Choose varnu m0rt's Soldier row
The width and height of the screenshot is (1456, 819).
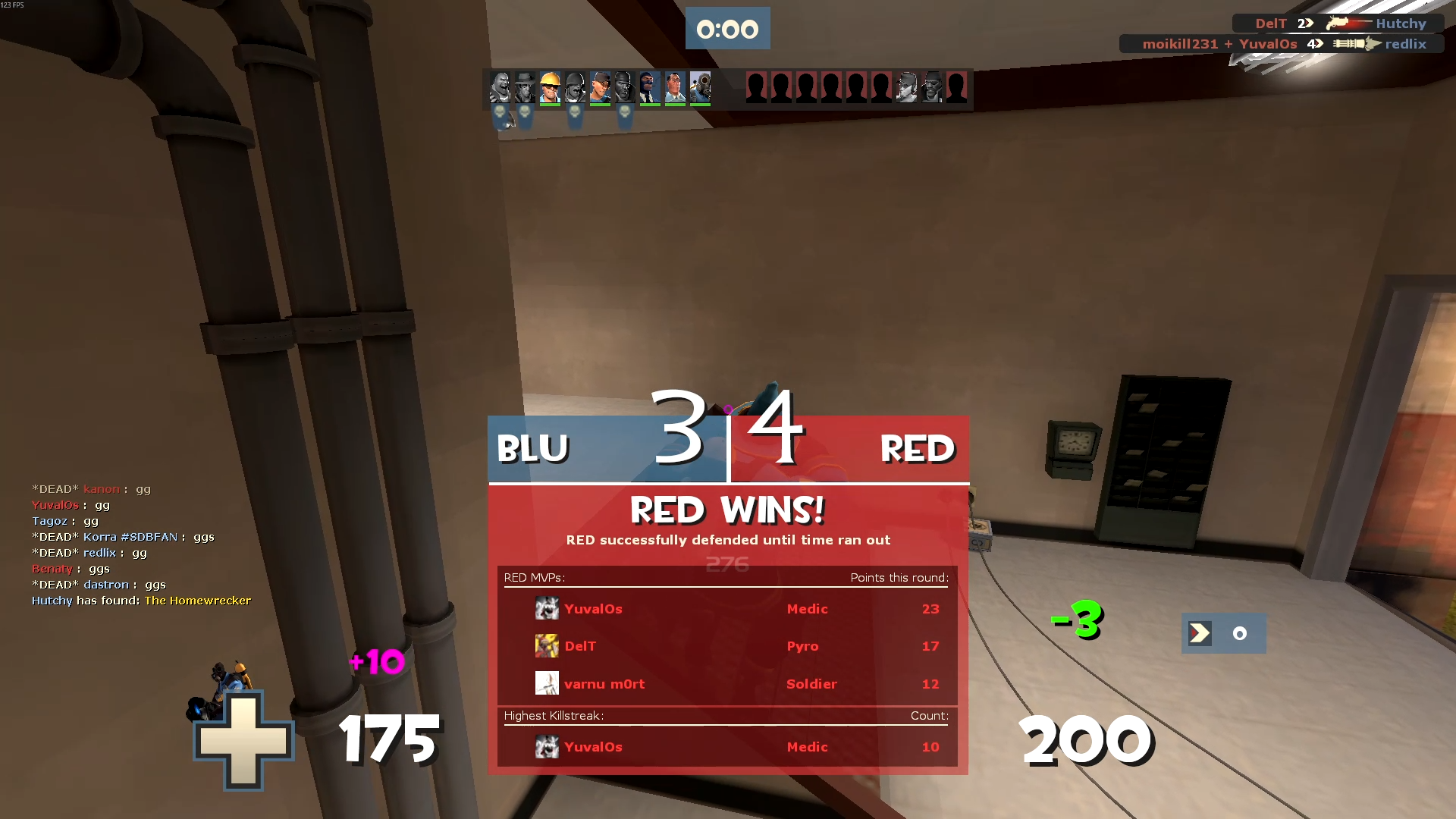(726, 684)
